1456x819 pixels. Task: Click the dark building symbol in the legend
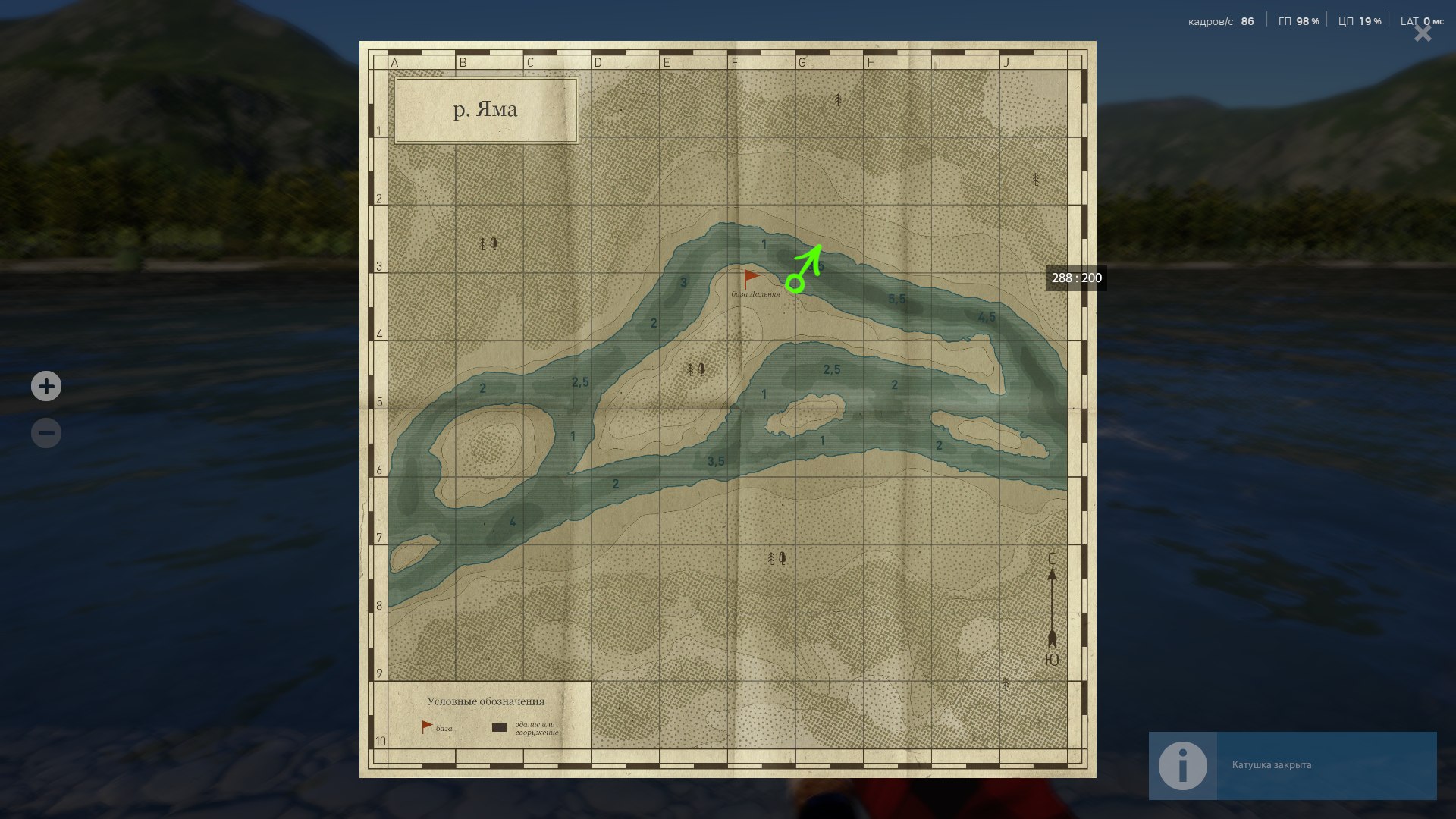pyautogui.click(x=499, y=727)
